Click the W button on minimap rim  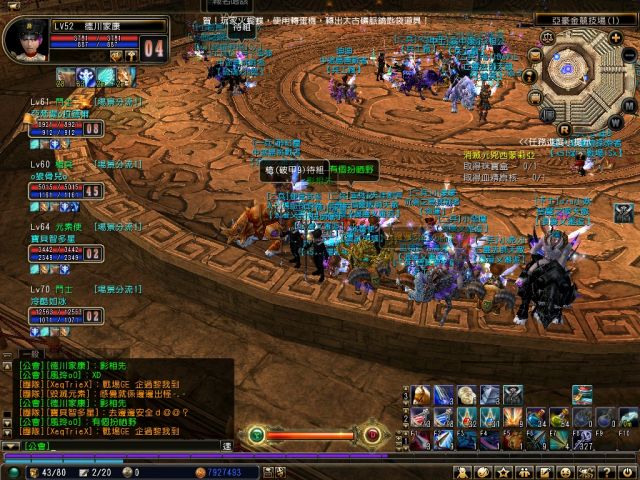point(614,122)
